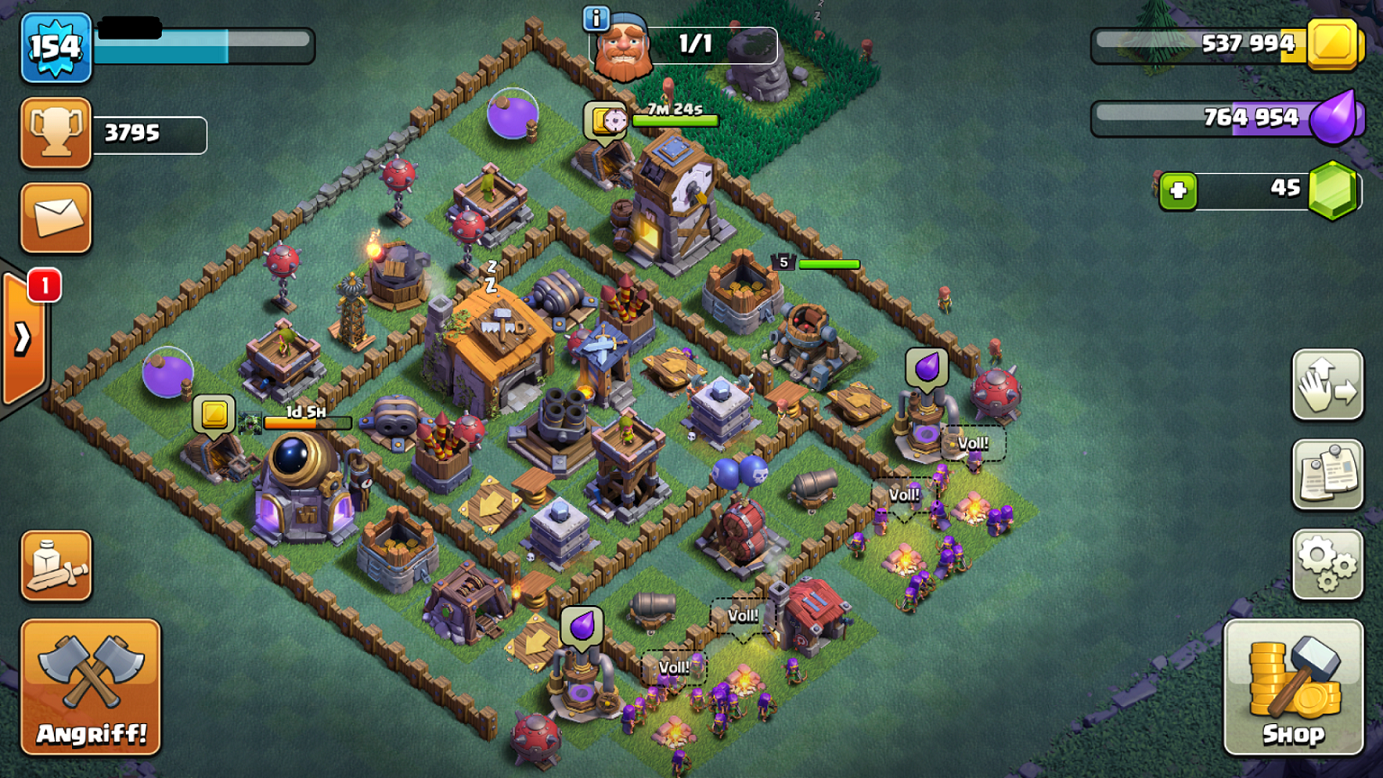Expand the orange side arrow panel
Screen dimensions: 1383x778
coord(23,338)
